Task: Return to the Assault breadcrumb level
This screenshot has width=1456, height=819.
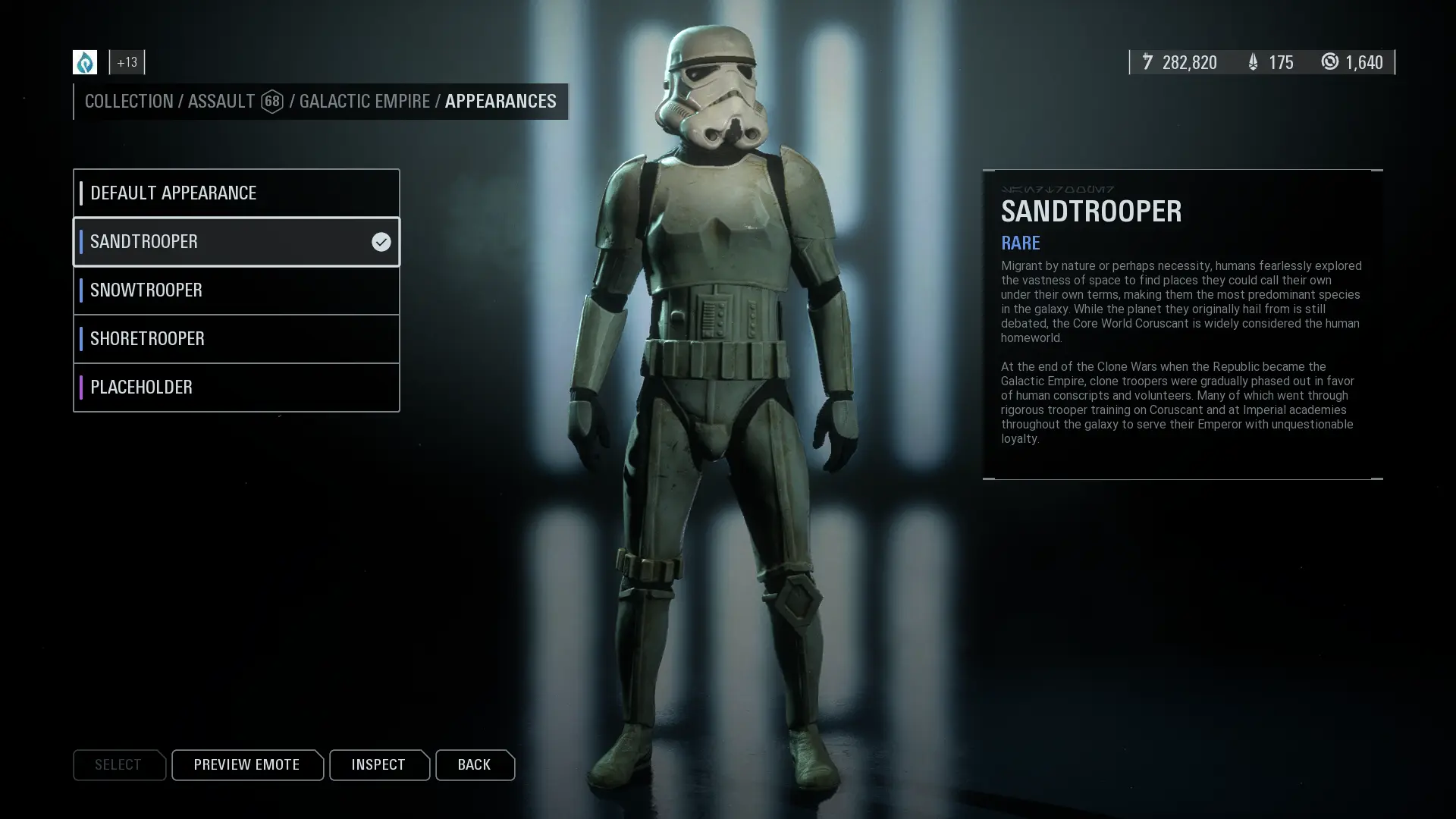Action: [221, 102]
